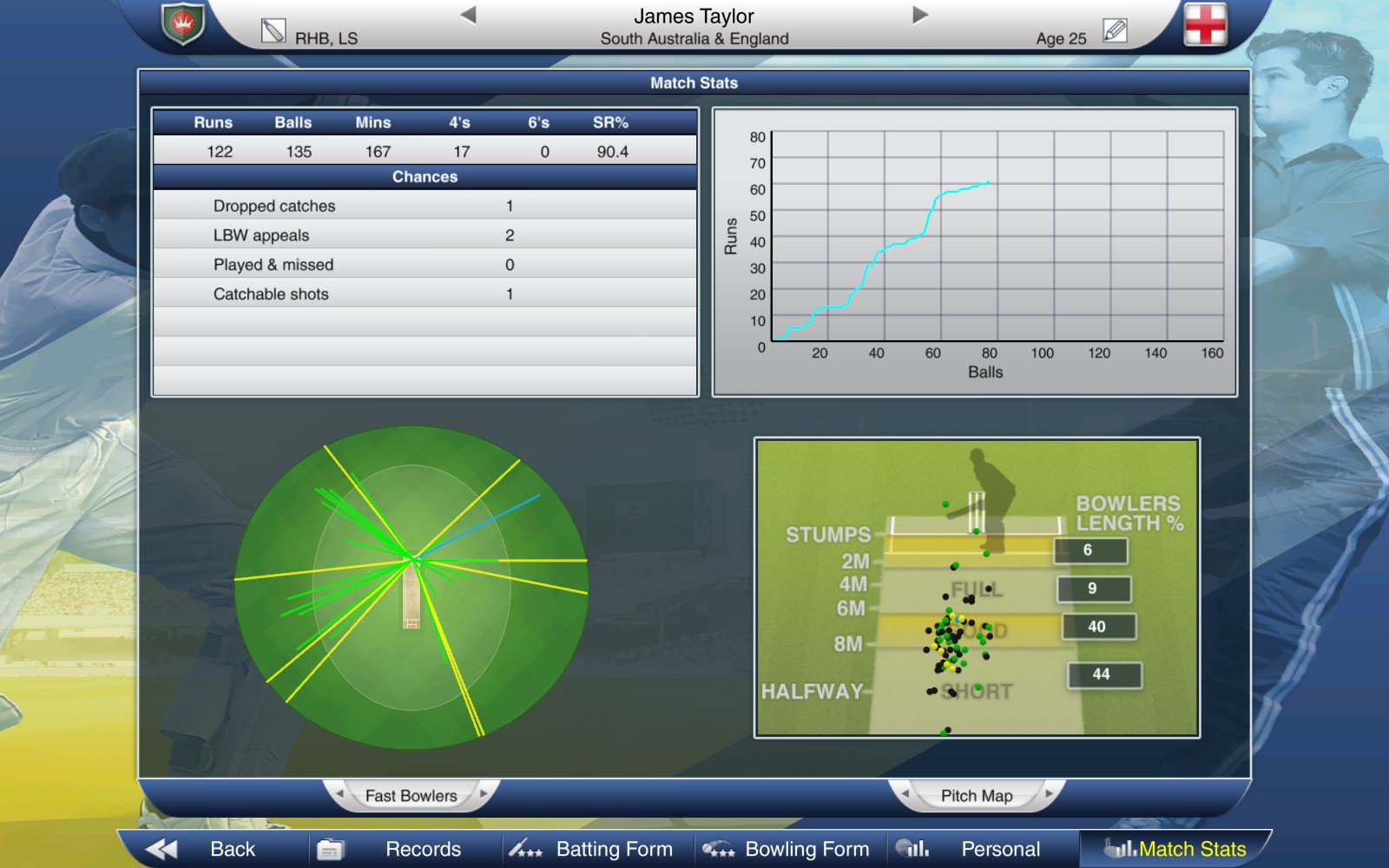Viewport: 1389px width, 868px height.
Task: Select the Batting Form bat icon
Action: (525, 848)
